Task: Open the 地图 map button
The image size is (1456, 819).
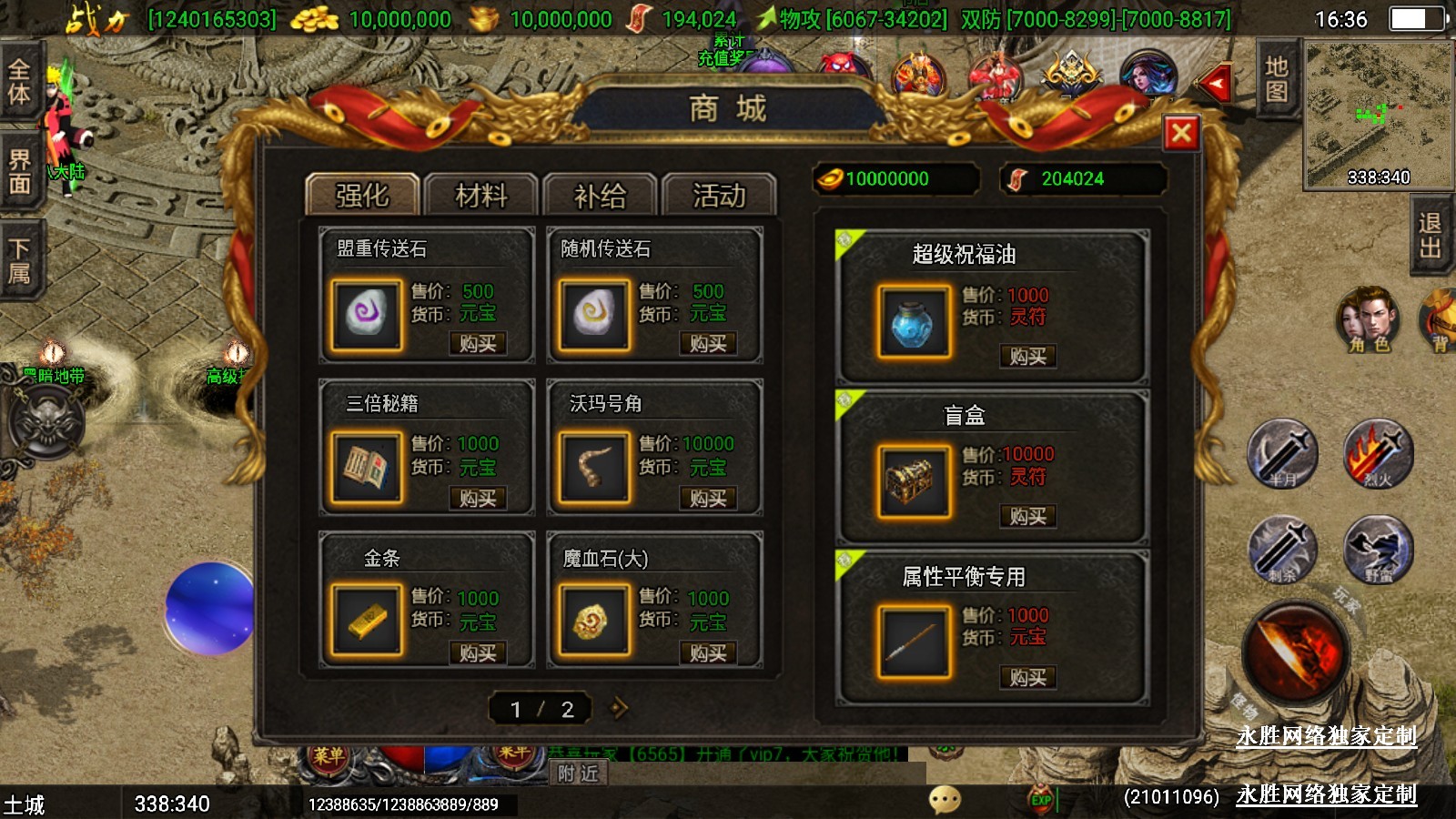Action: (1276, 79)
